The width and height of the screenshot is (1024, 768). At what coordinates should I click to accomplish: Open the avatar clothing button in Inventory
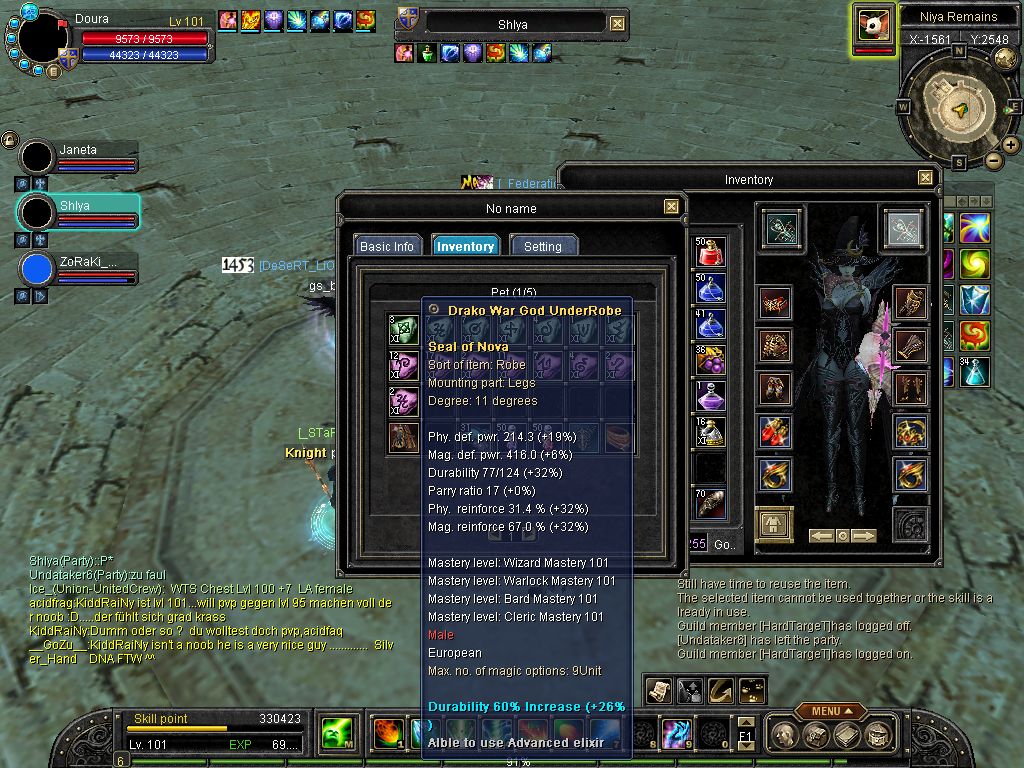(x=774, y=524)
